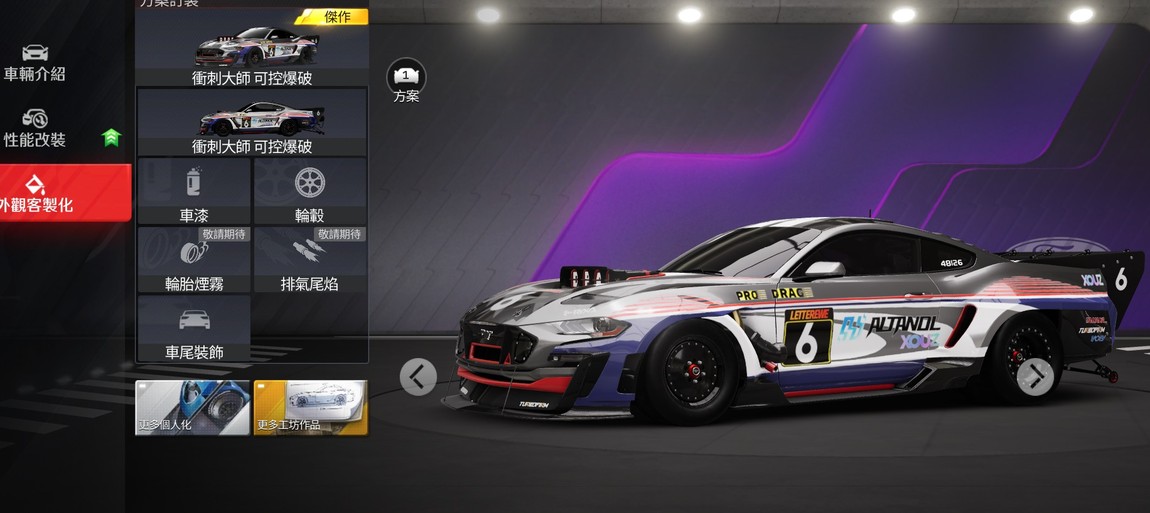1150x513 pixels.
Task: Open the 車漆 paint option
Action: coord(194,191)
